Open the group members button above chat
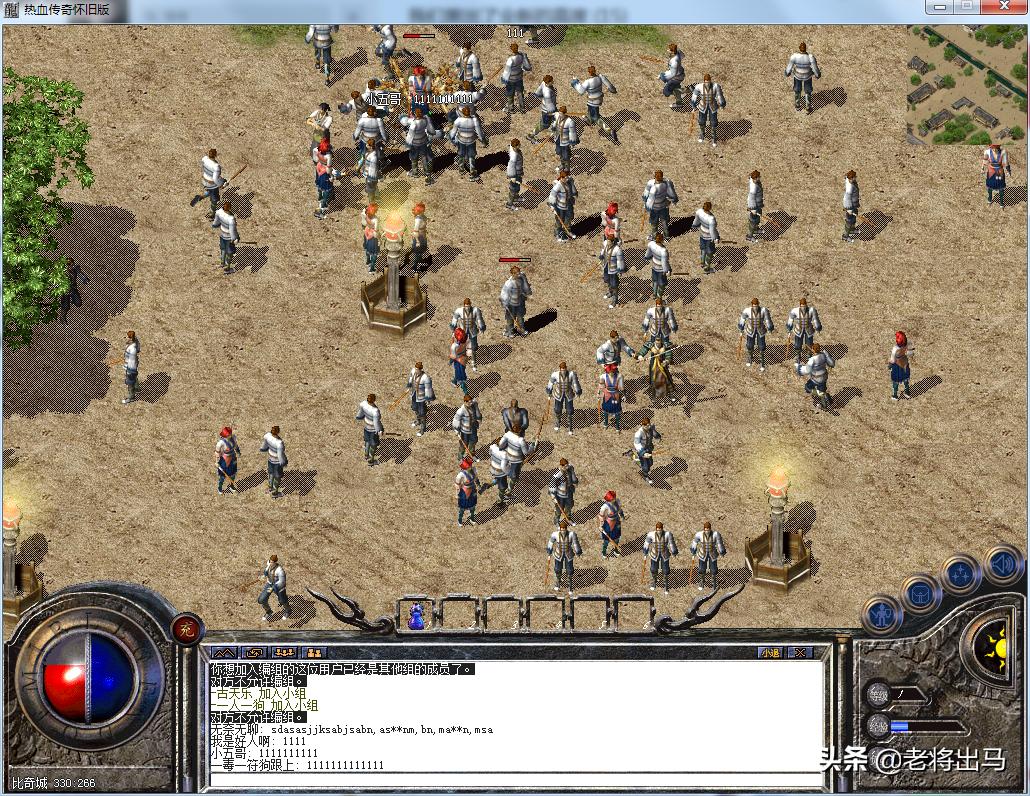Screen dimensions: 1030x796 tap(284, 652)
